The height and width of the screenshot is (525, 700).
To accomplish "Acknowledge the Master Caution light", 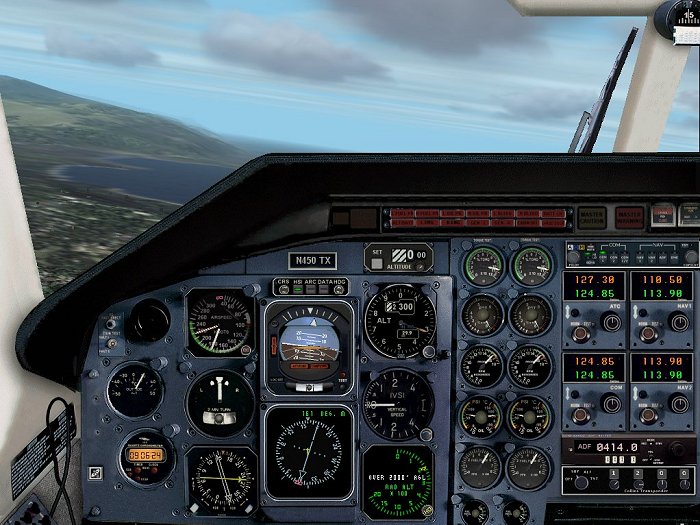I will coord(591,218).
